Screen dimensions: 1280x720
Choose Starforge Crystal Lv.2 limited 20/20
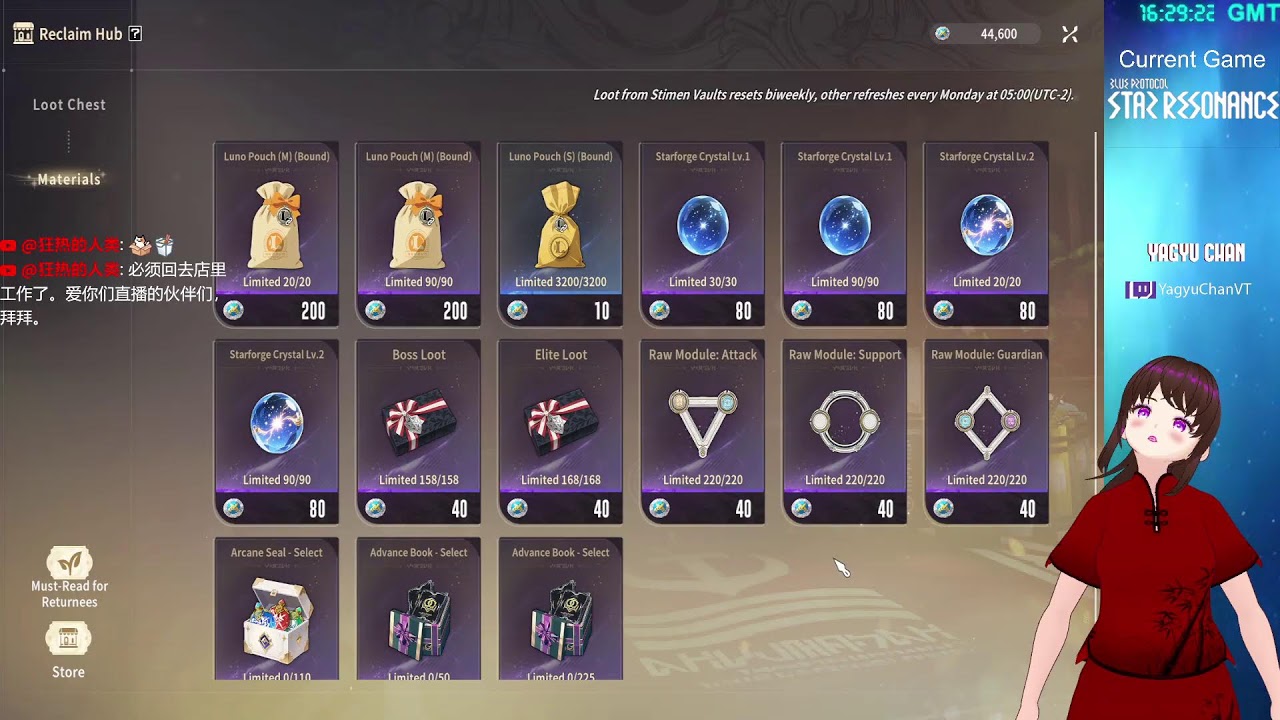pos(986,234)
